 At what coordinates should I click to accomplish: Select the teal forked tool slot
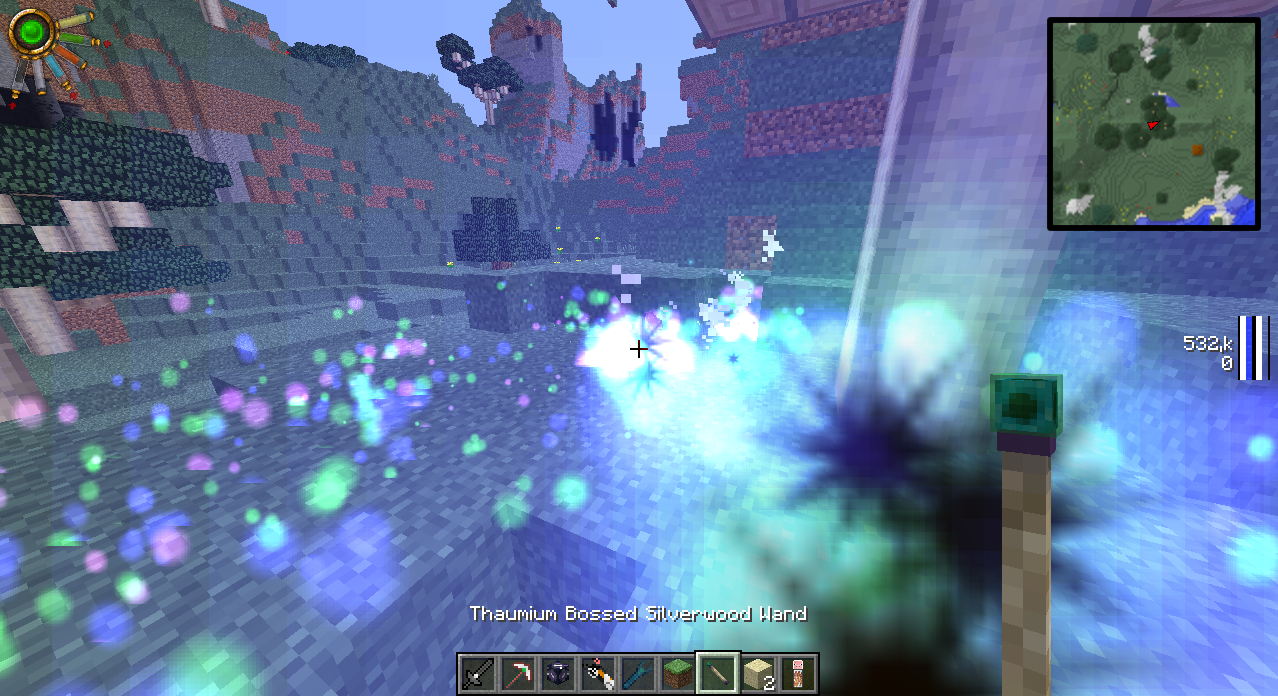click(x=638, y=674)
